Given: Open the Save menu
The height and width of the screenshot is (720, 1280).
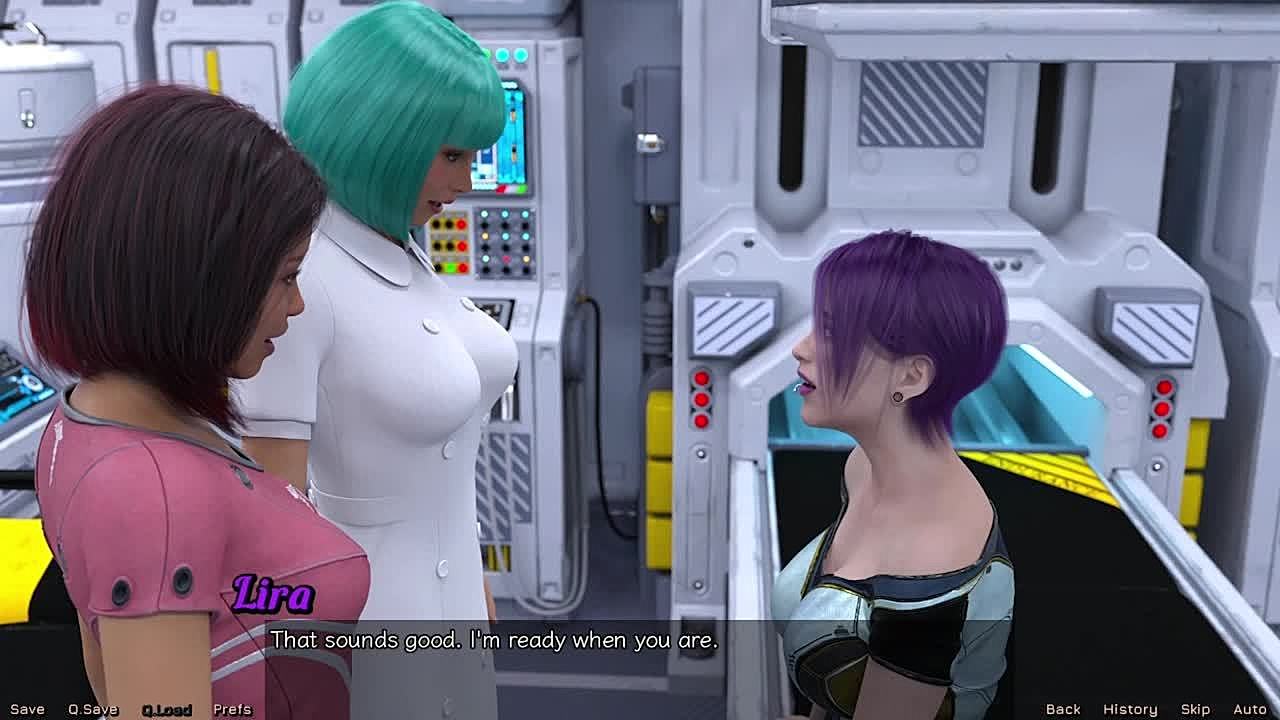Looking at the screenshot, I should click(x=27, y=709).
